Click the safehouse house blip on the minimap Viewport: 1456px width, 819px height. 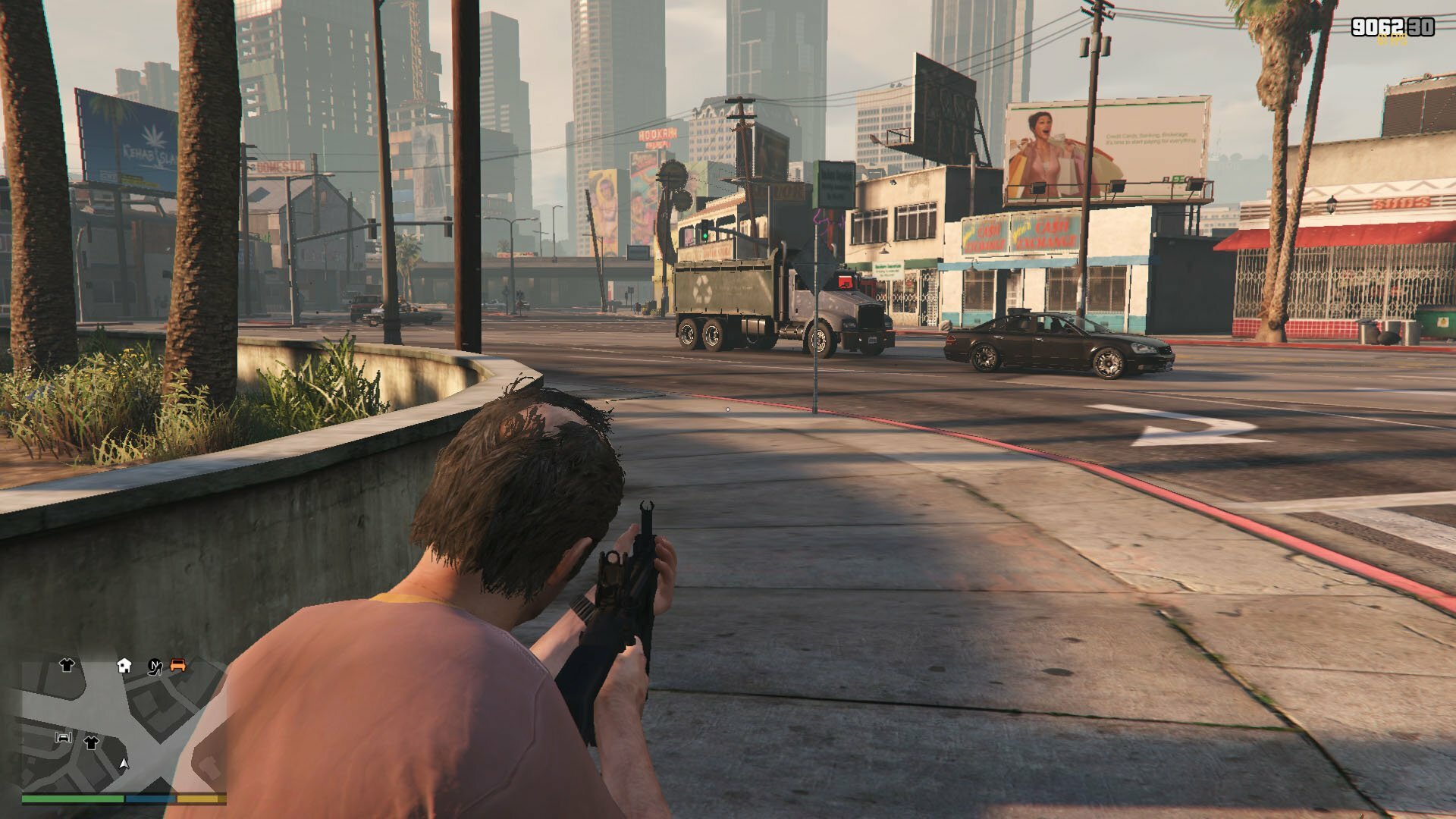[x=124, y=666]
